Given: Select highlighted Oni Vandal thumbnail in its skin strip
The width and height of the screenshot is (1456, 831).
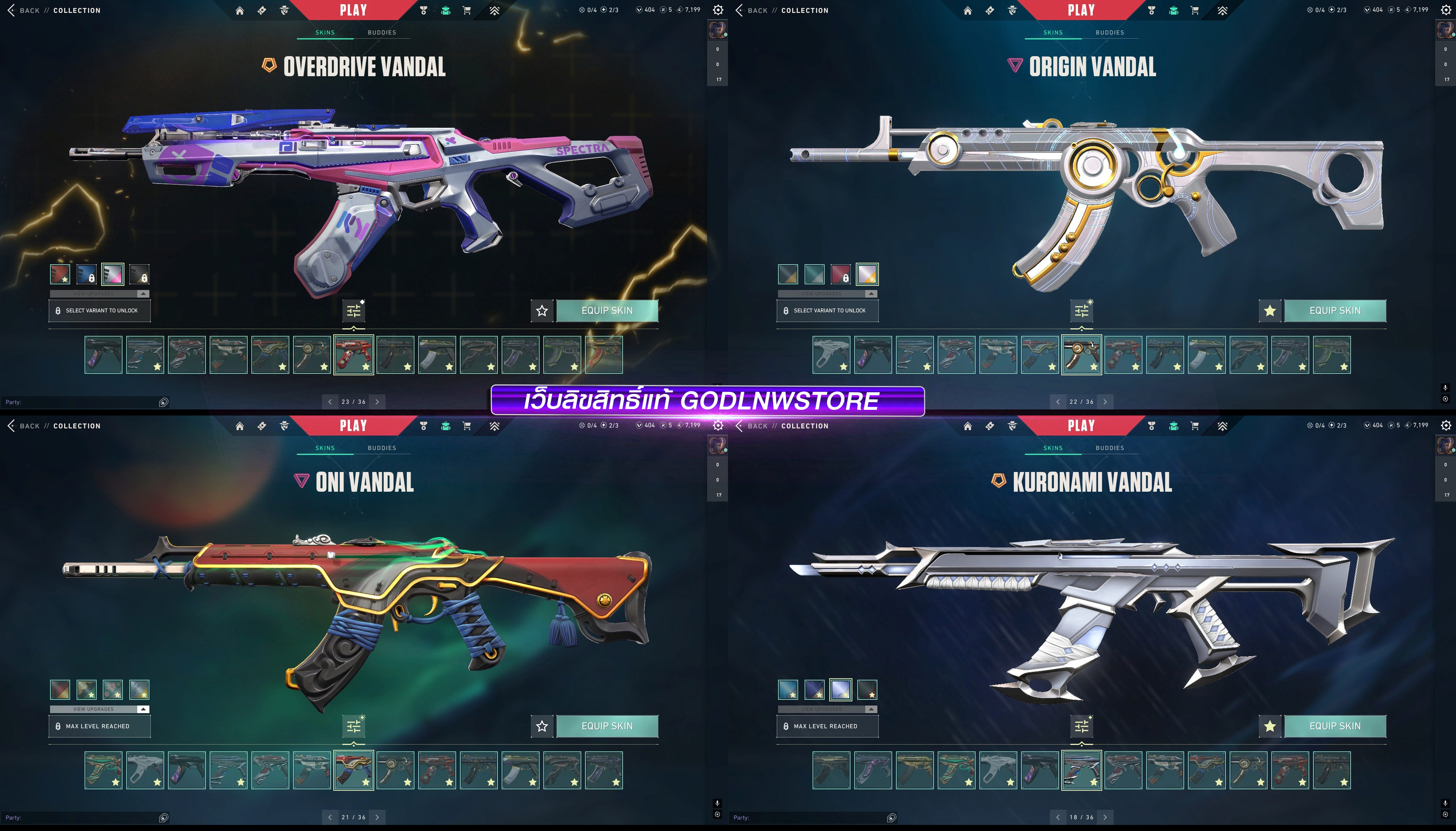Looking at the screenshot, I should 353,770.
